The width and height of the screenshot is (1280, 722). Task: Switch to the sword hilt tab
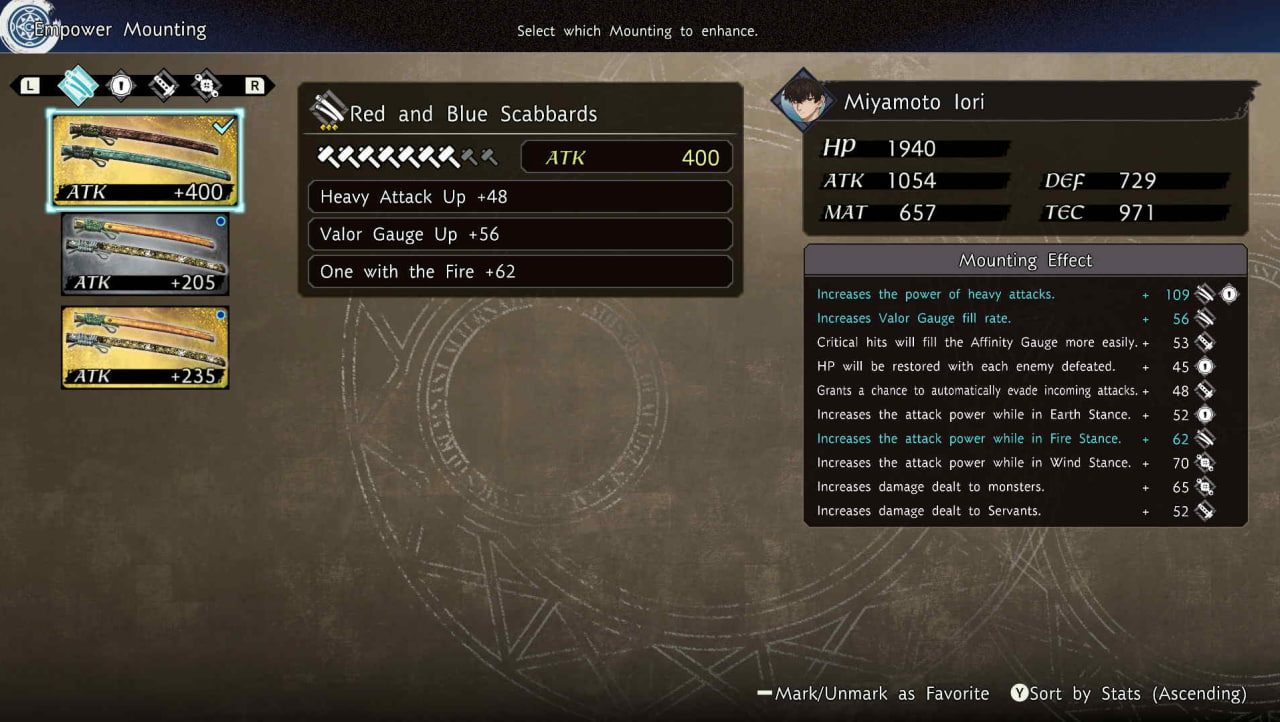[163, 86]
